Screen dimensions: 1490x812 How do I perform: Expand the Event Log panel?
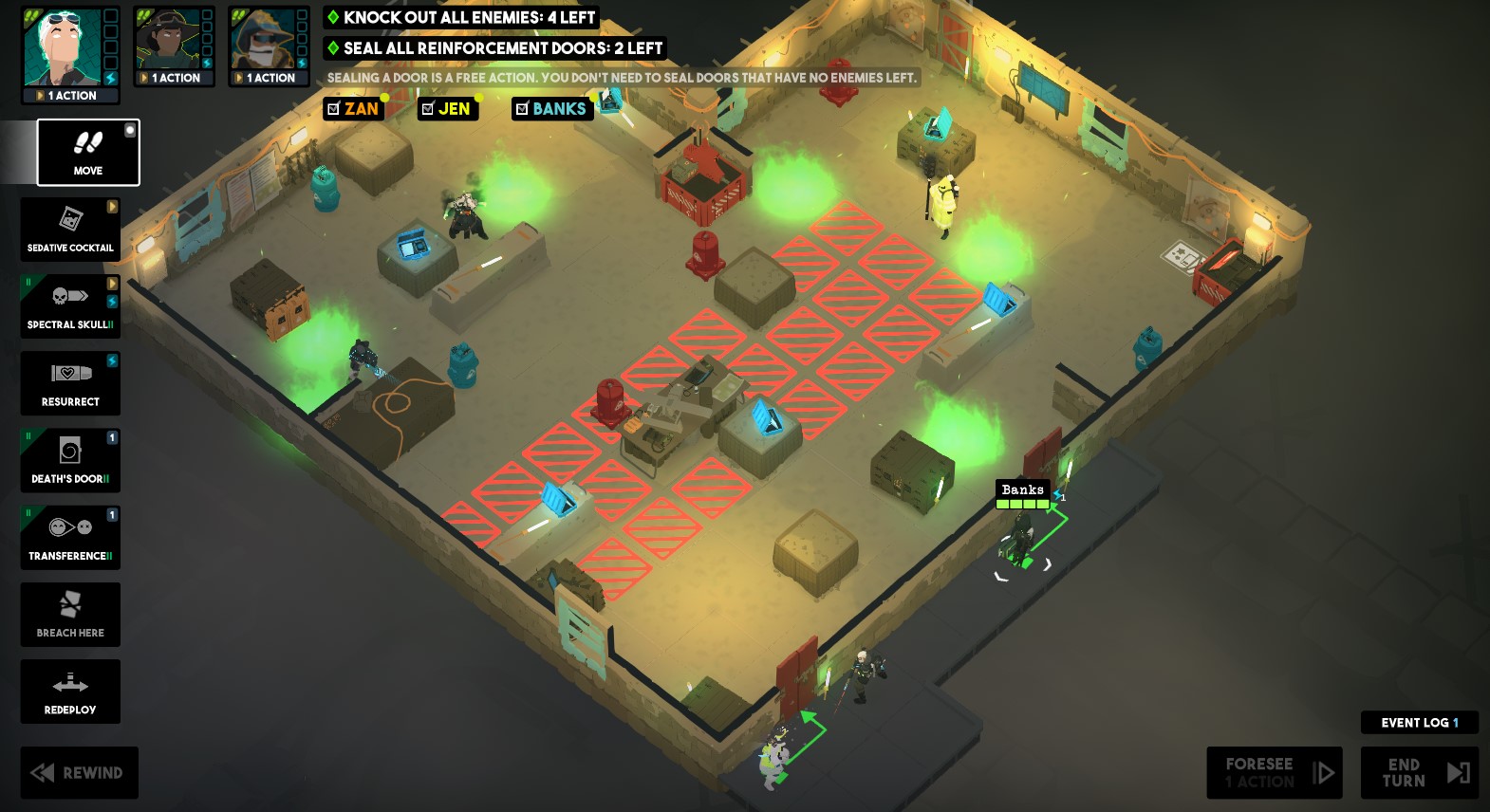(1419, 722)
